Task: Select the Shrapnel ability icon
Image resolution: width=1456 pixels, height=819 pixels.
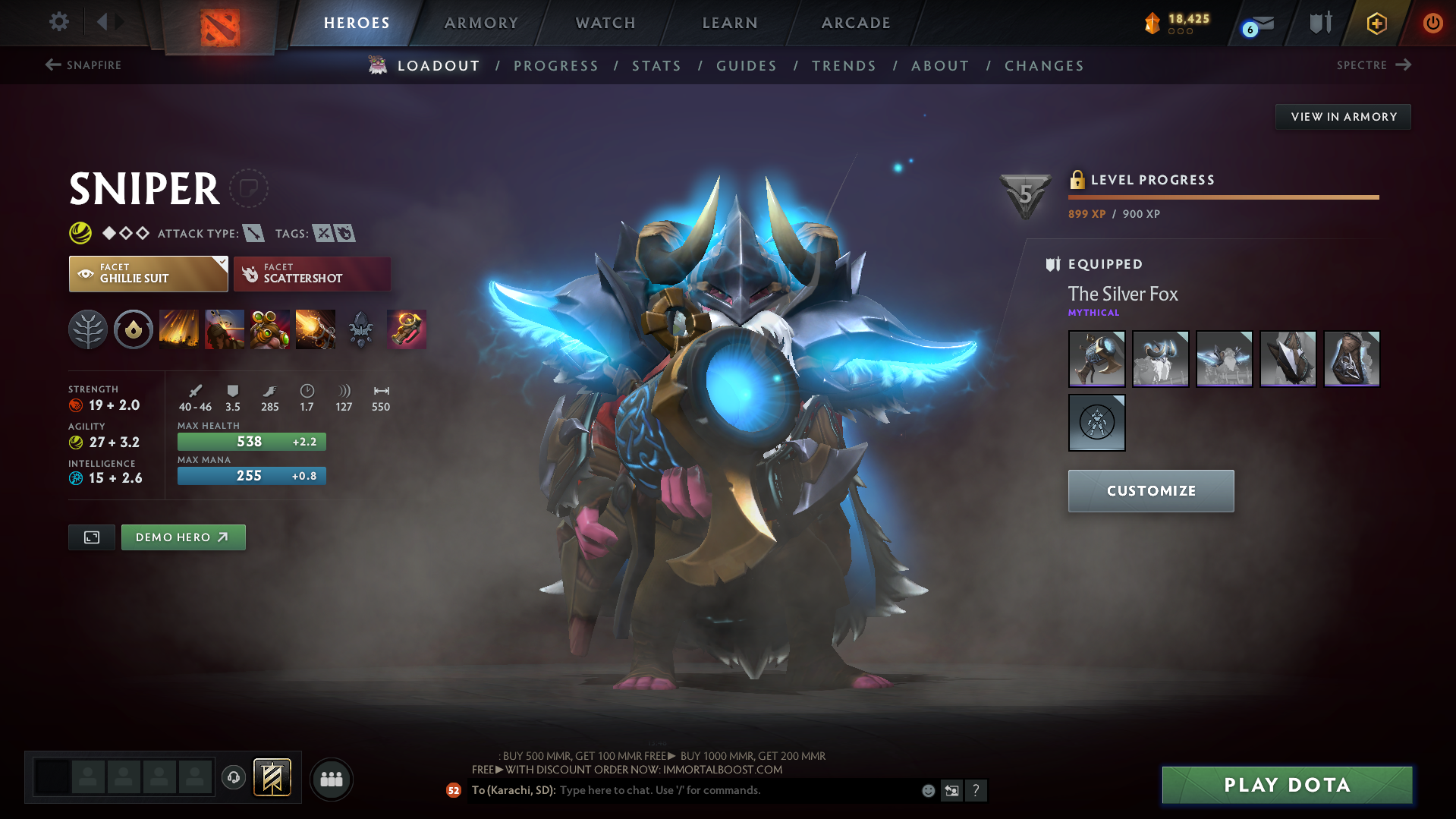Action: click(x=179, y=329)
